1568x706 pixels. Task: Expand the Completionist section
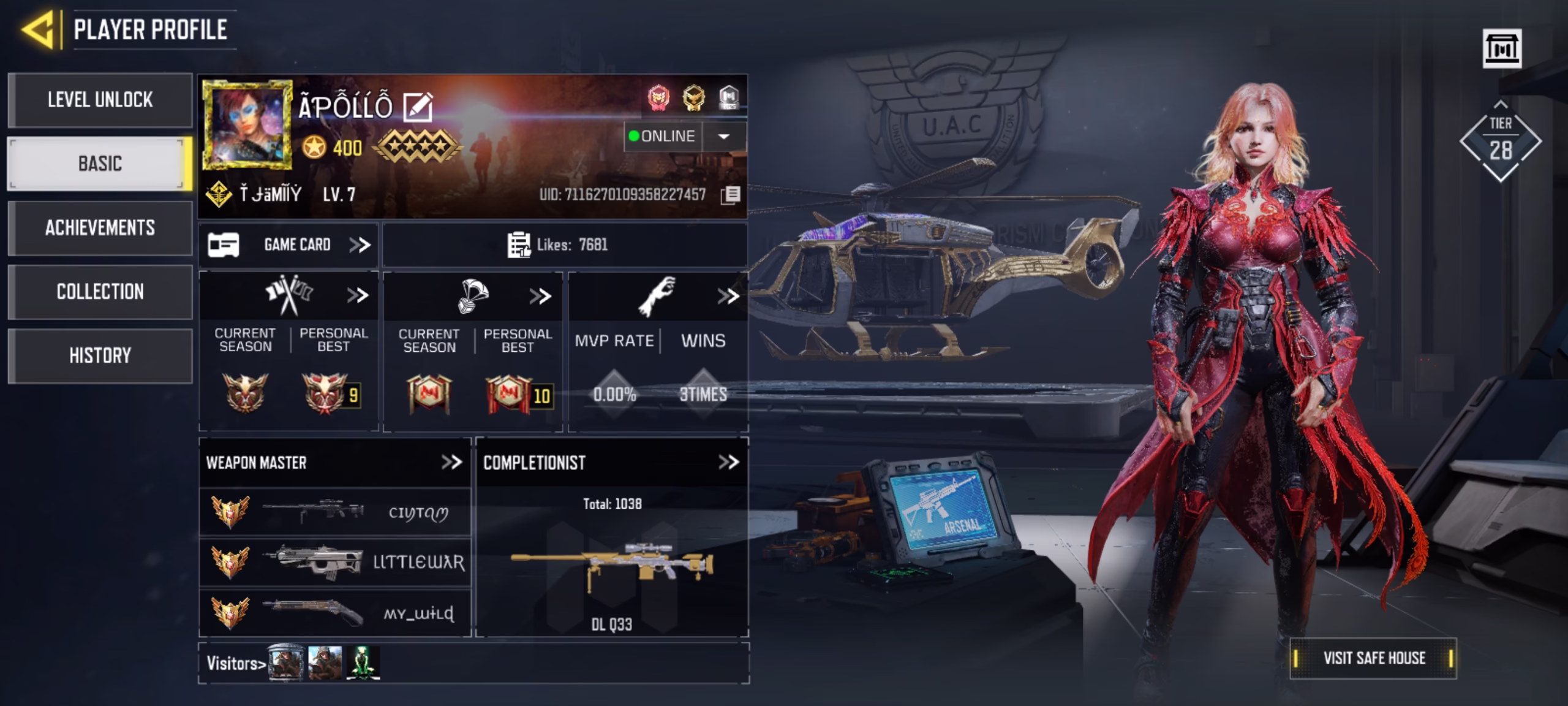(x=728, y=462)
